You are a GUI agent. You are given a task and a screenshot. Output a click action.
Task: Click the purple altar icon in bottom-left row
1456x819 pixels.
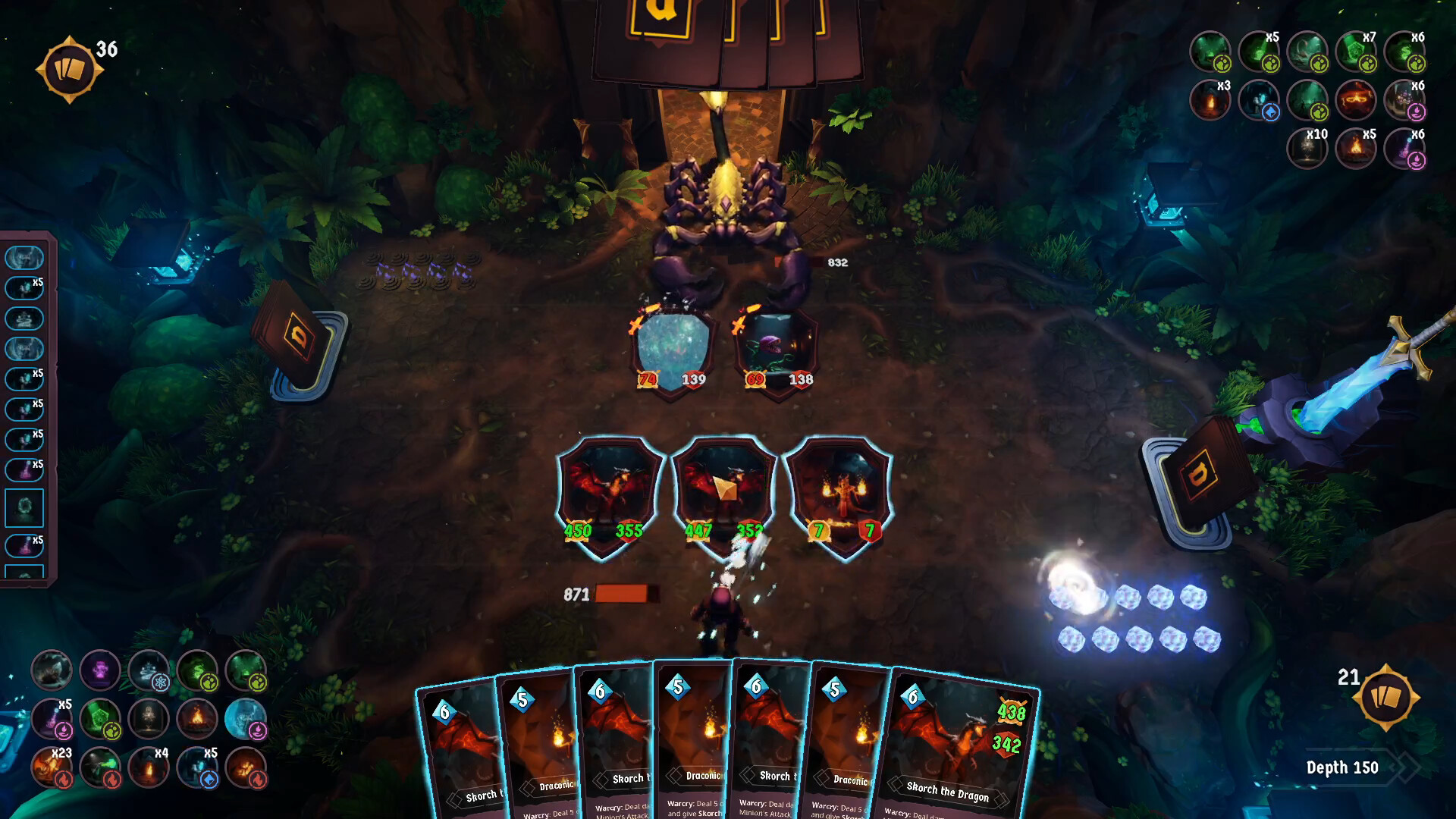pyautogui.click(x=100, y=670)
